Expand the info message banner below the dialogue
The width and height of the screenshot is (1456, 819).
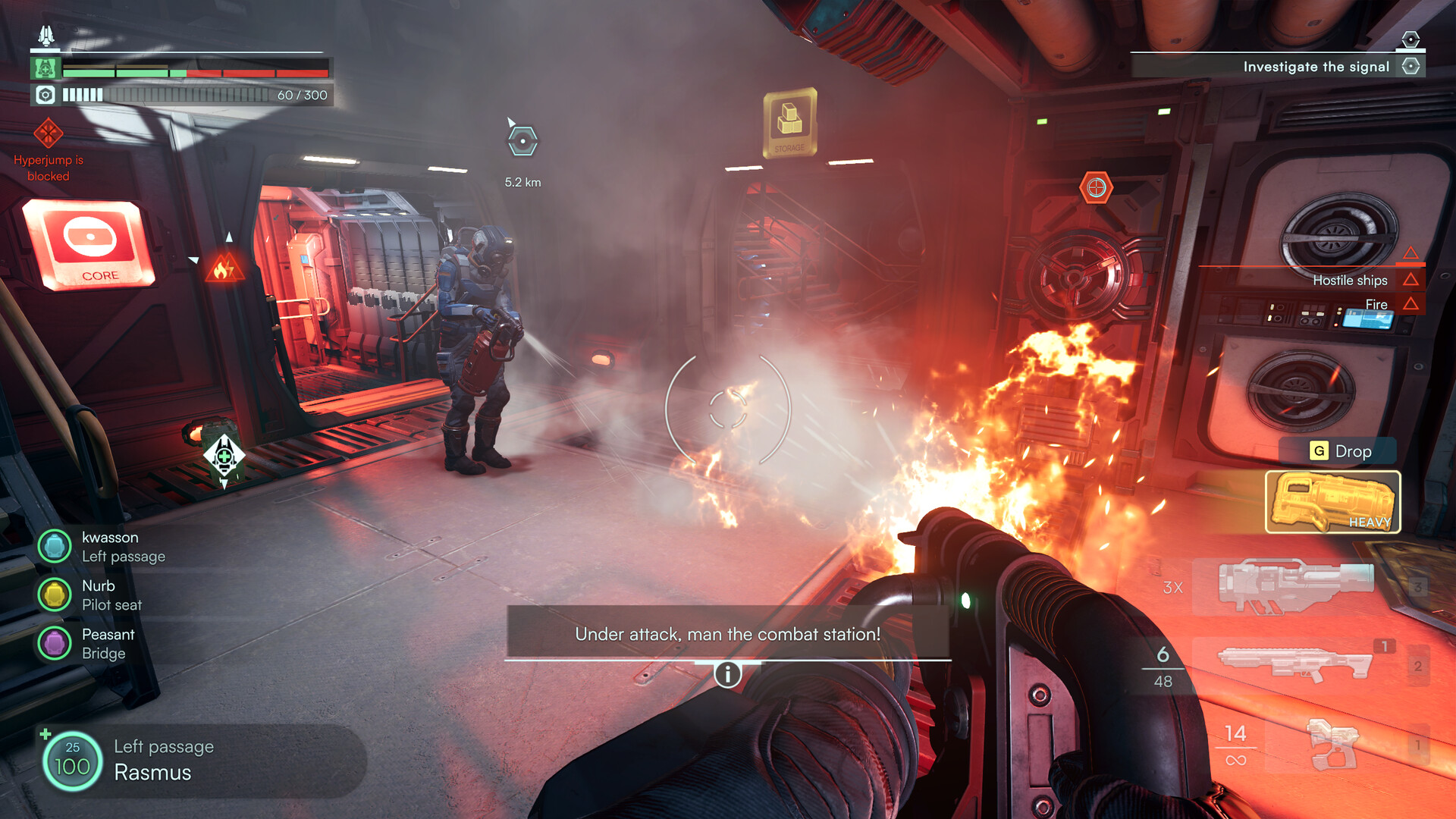pyautogui.click(x=727, y=673)
